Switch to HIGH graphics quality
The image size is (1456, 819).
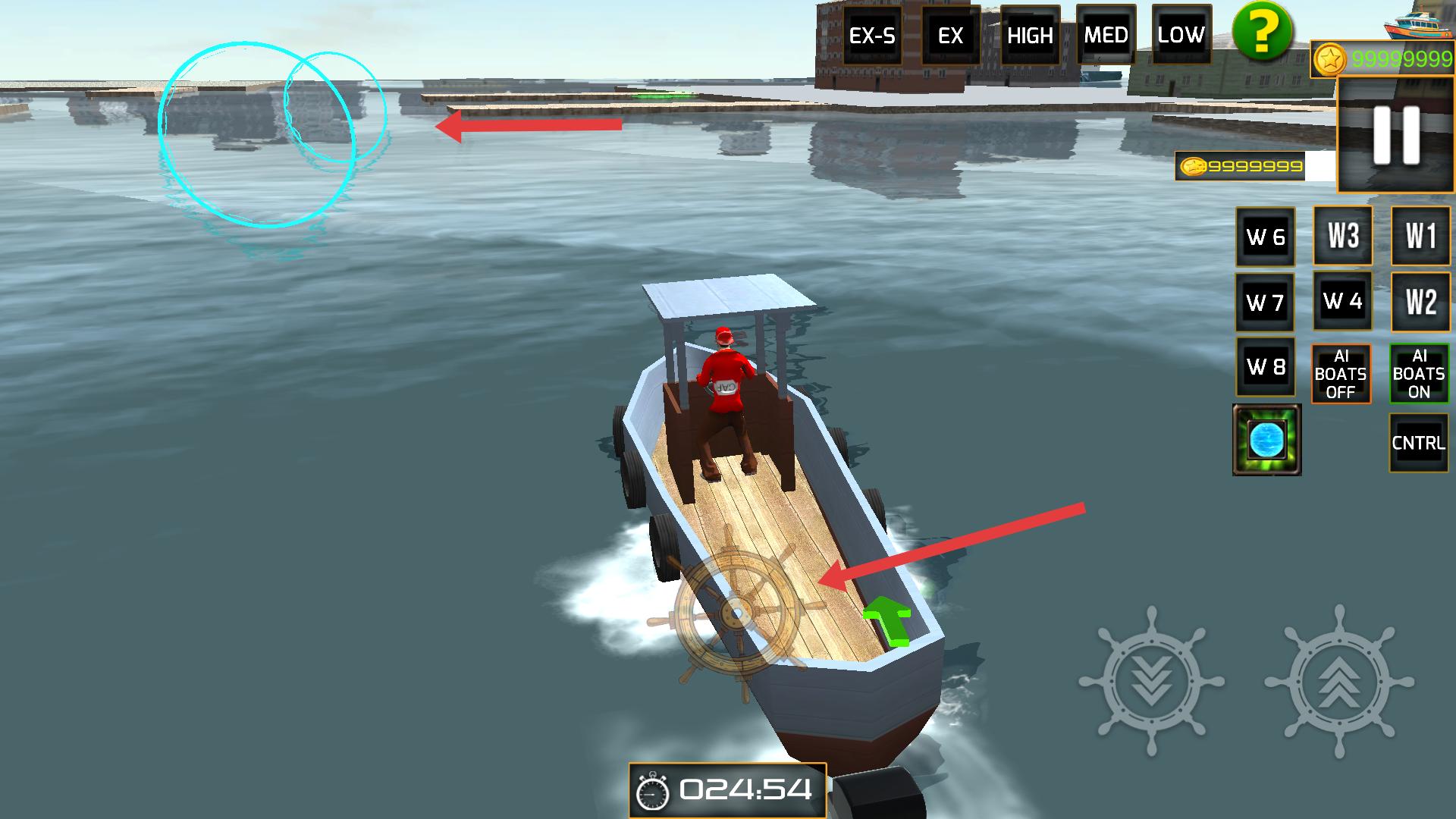tap(1030, 36)
